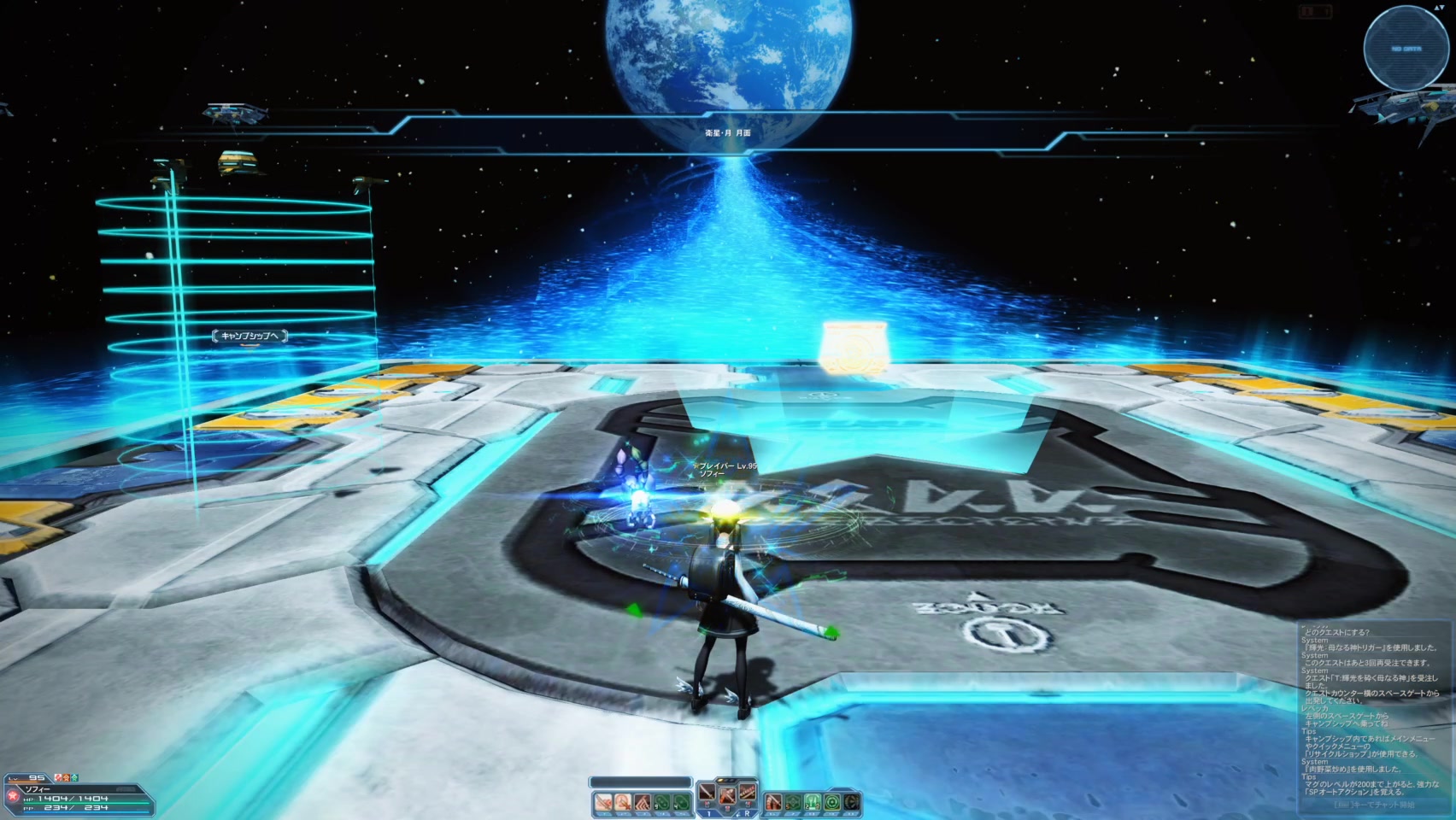The height and width of the screenshot is (820, 1456).
Task: Activate the circular target sword skill
Action: pos(623,802)
